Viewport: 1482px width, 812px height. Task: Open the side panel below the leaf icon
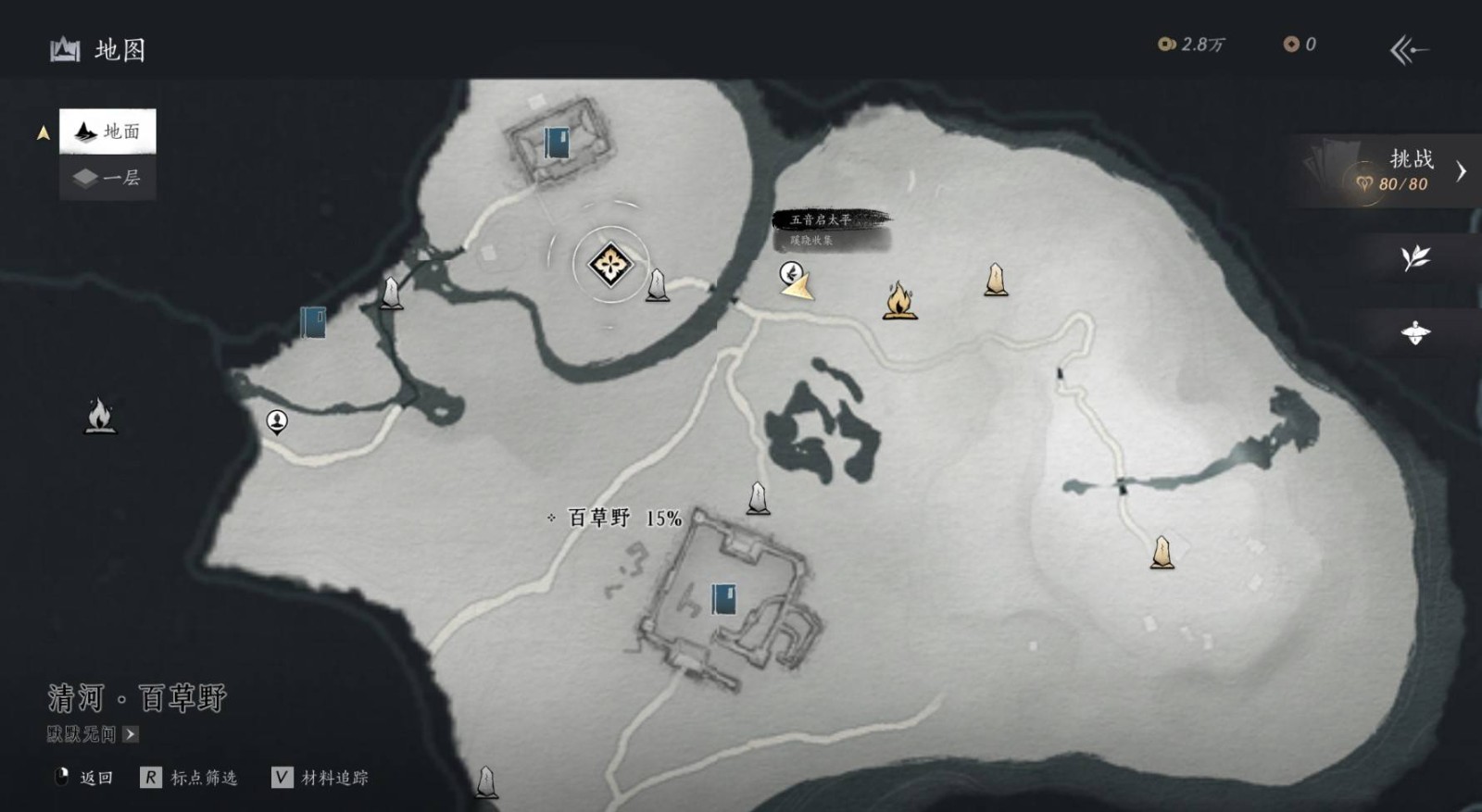pos(1415,332)
